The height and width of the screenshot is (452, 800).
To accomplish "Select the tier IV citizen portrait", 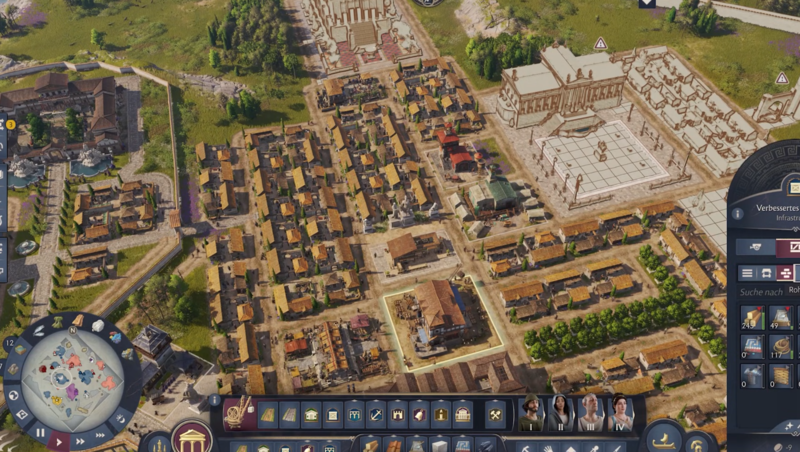I will pos(620,413).
